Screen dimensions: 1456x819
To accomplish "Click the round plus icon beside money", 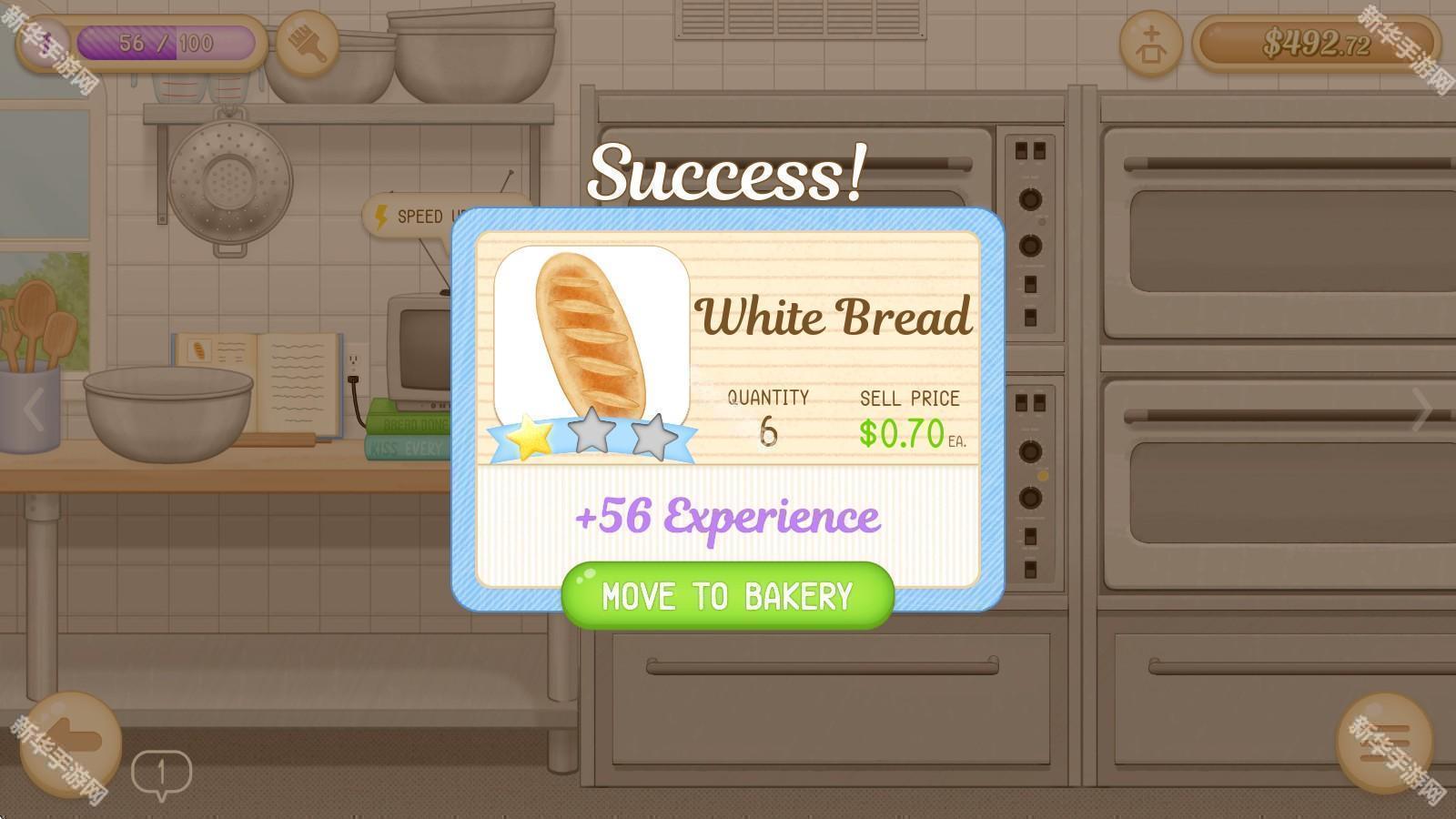I will (x=1151, y=43).
